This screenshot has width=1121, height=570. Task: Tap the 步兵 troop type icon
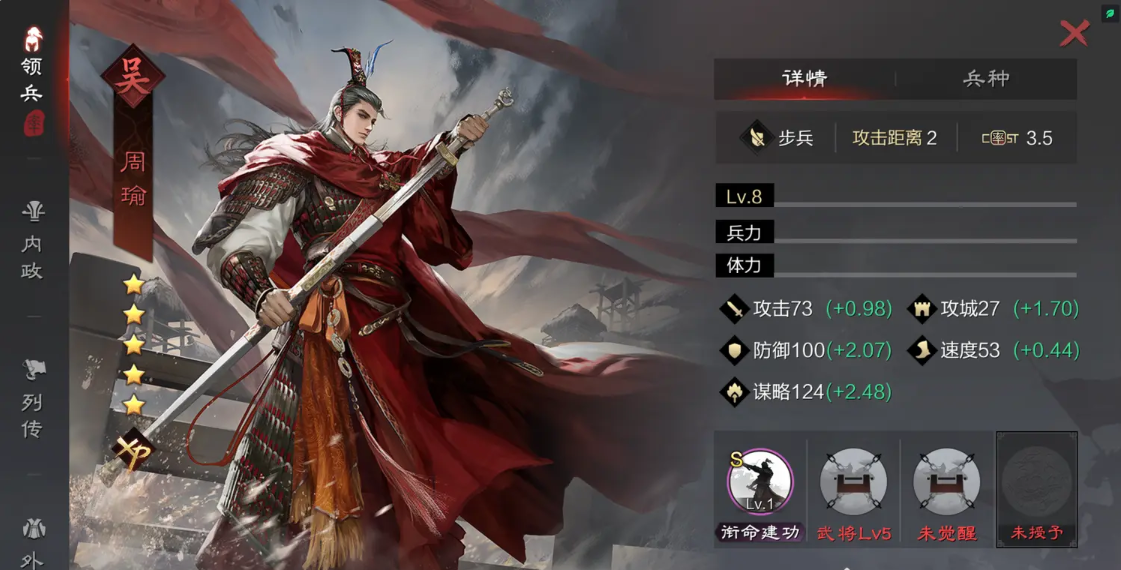tap(756, 138)
